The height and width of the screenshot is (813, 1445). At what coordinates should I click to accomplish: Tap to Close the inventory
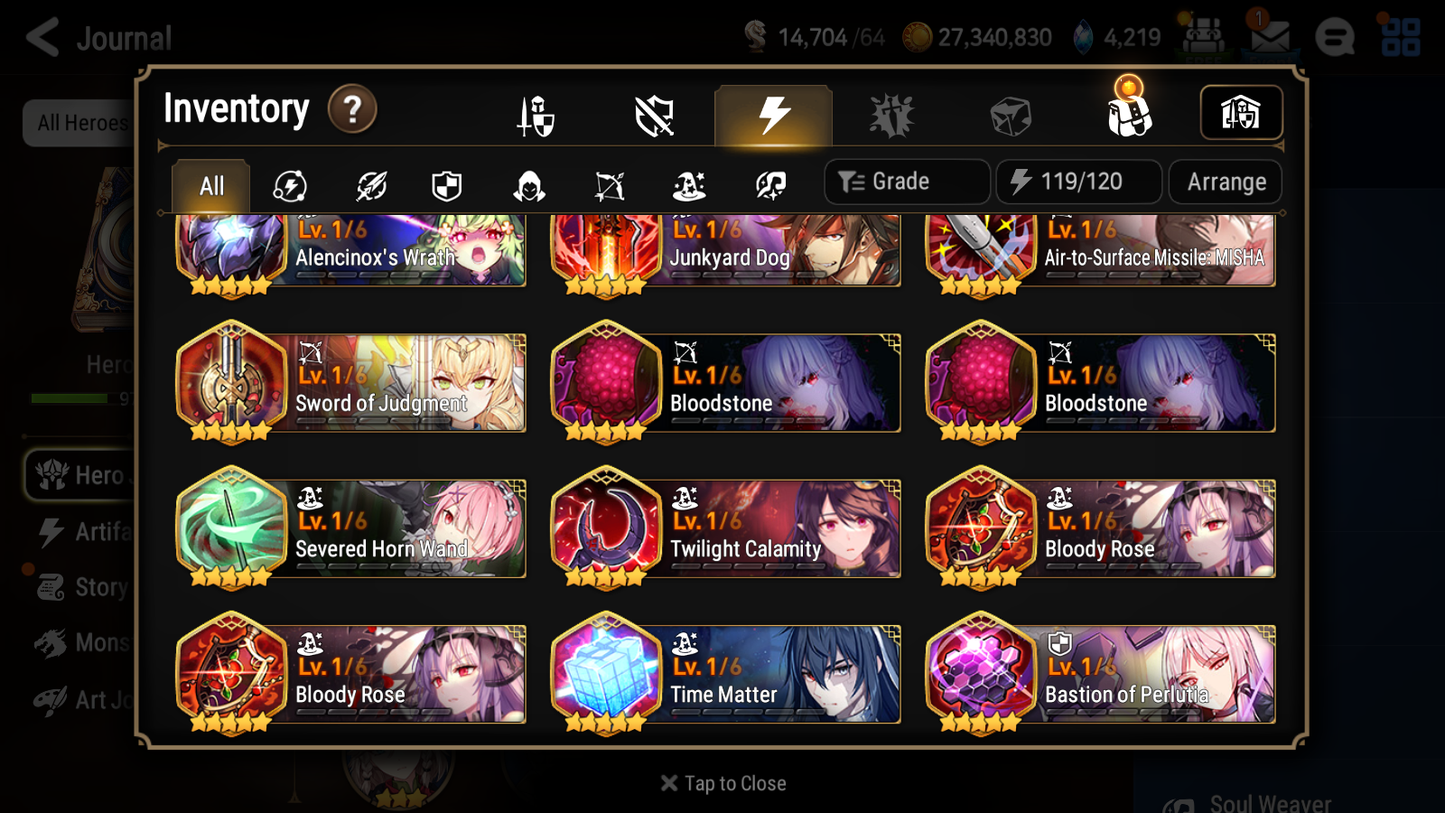tap(722, 783)
